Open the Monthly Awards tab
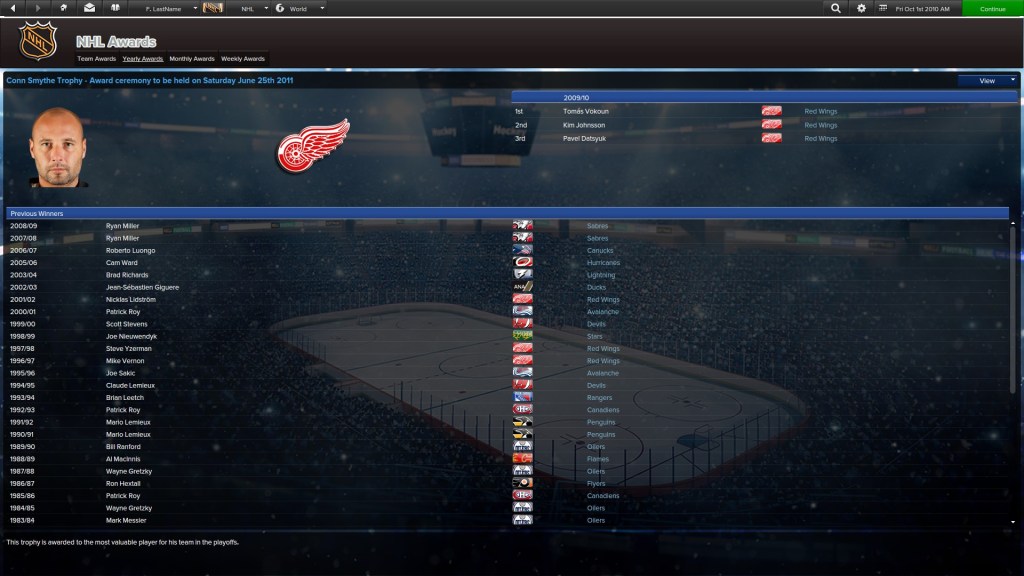 (x=192, y=59)
